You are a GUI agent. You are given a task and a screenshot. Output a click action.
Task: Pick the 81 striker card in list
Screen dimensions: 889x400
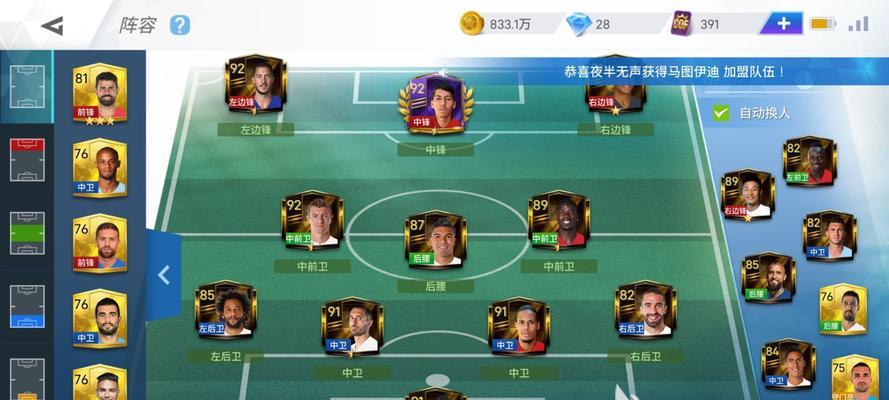pos(99,96)
